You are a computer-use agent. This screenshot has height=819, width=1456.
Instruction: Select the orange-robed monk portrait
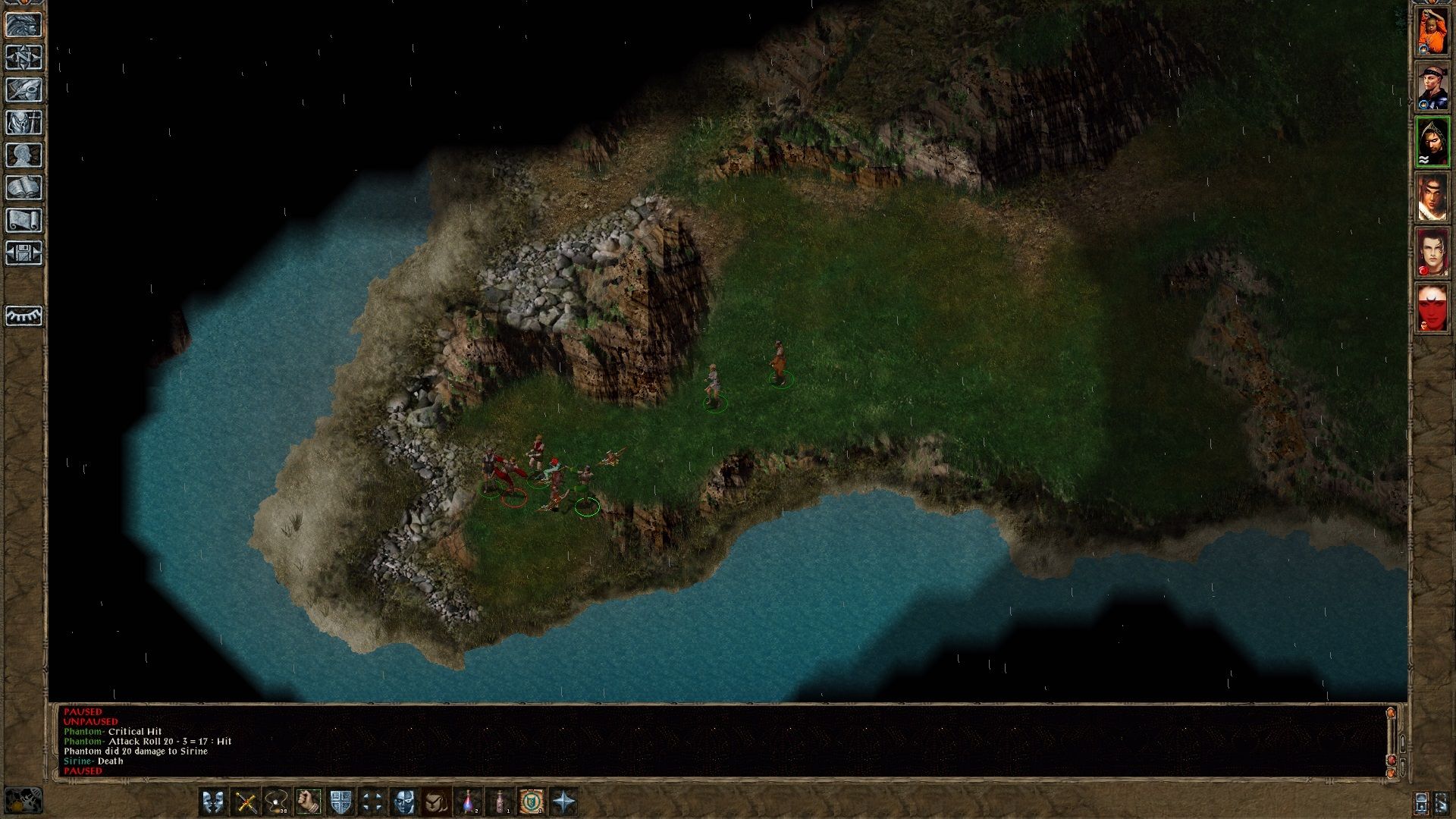[x=1432, y=30]
